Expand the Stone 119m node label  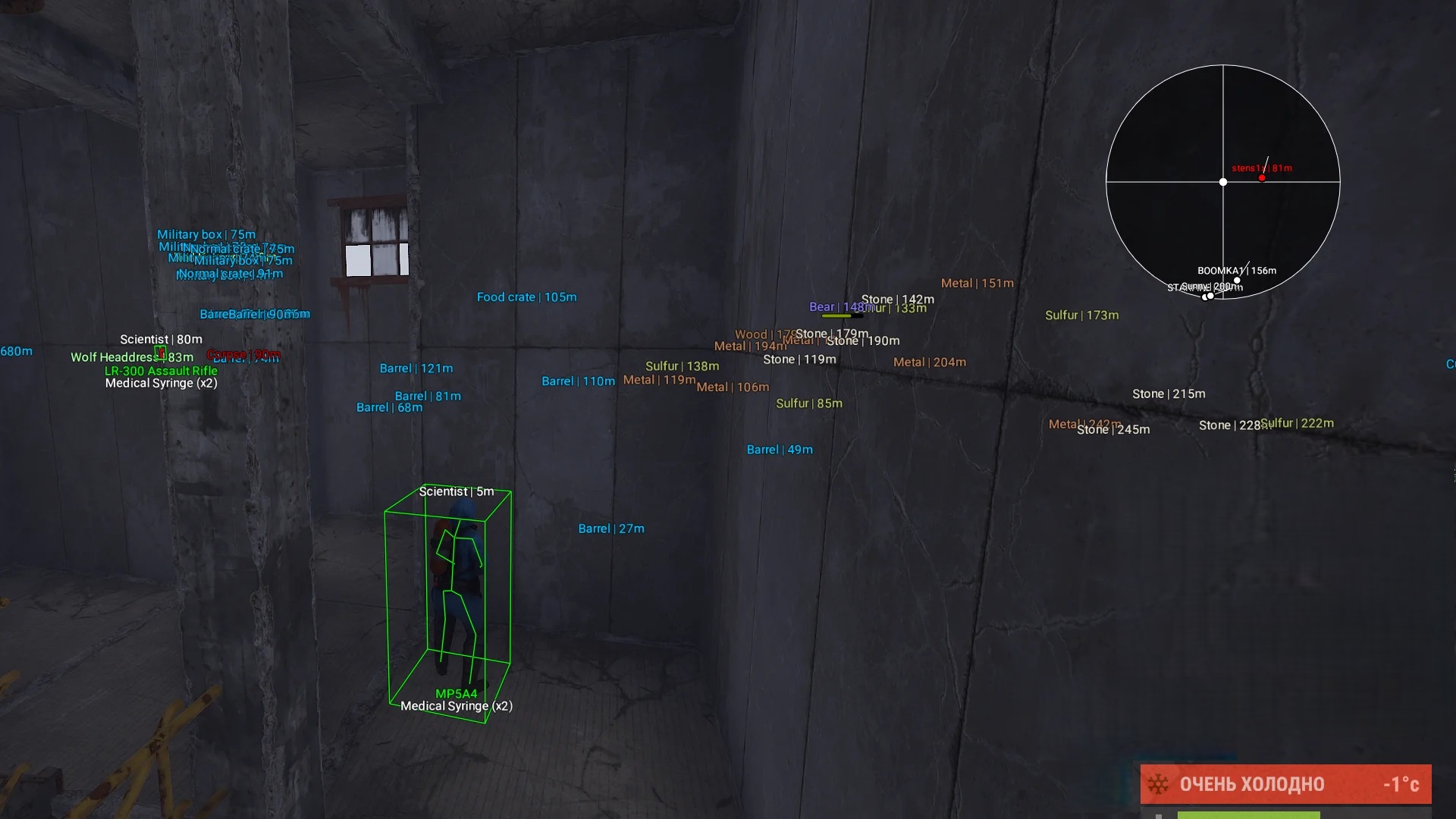799,359
